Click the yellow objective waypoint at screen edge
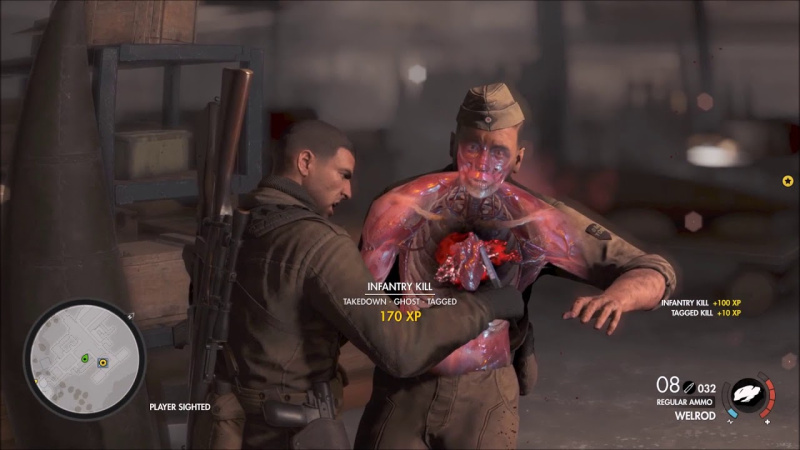Viewport: 800px width, 450px height. [x=788, y=181]
